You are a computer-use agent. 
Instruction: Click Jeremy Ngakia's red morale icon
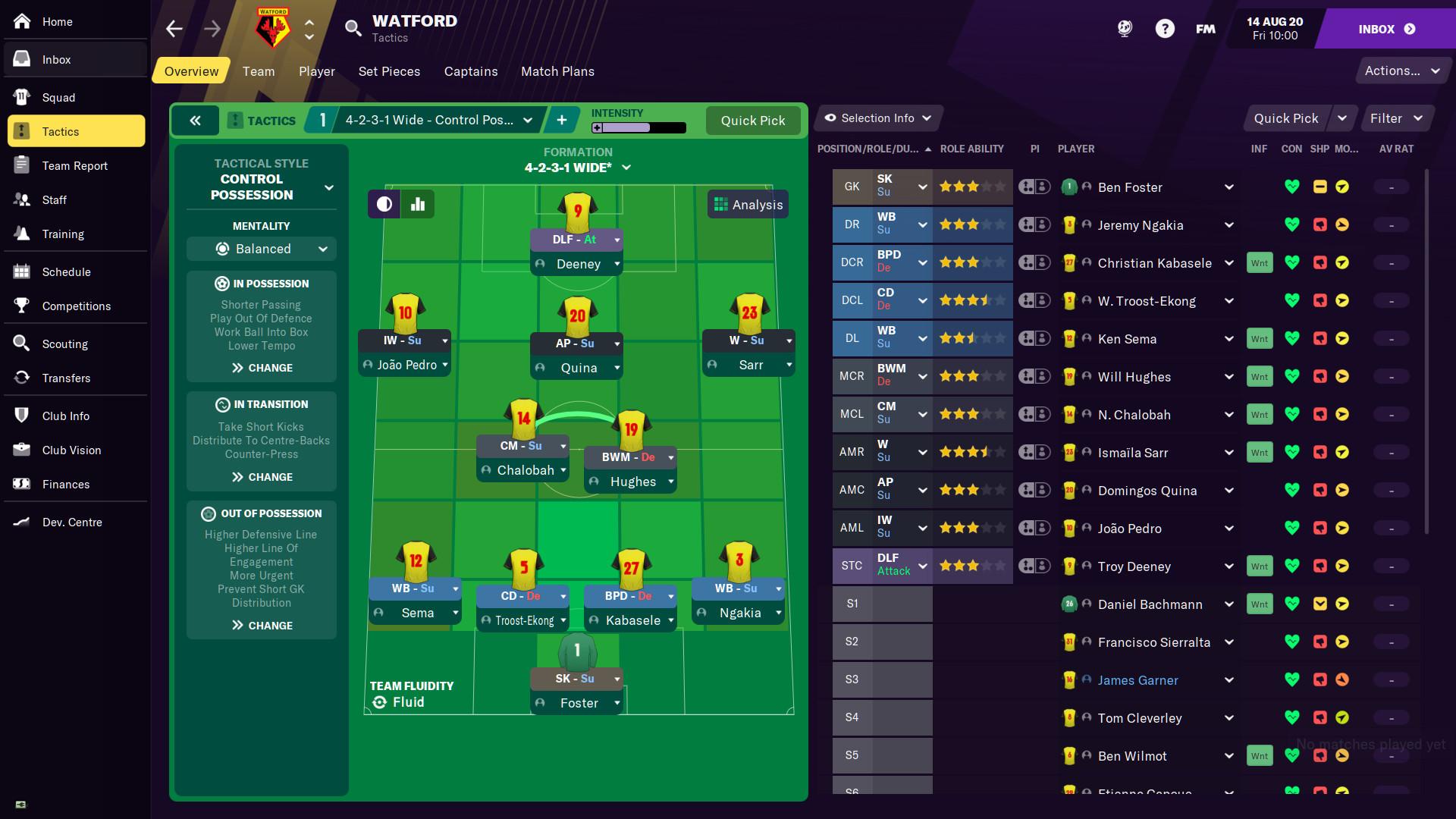coord(1319,224)
